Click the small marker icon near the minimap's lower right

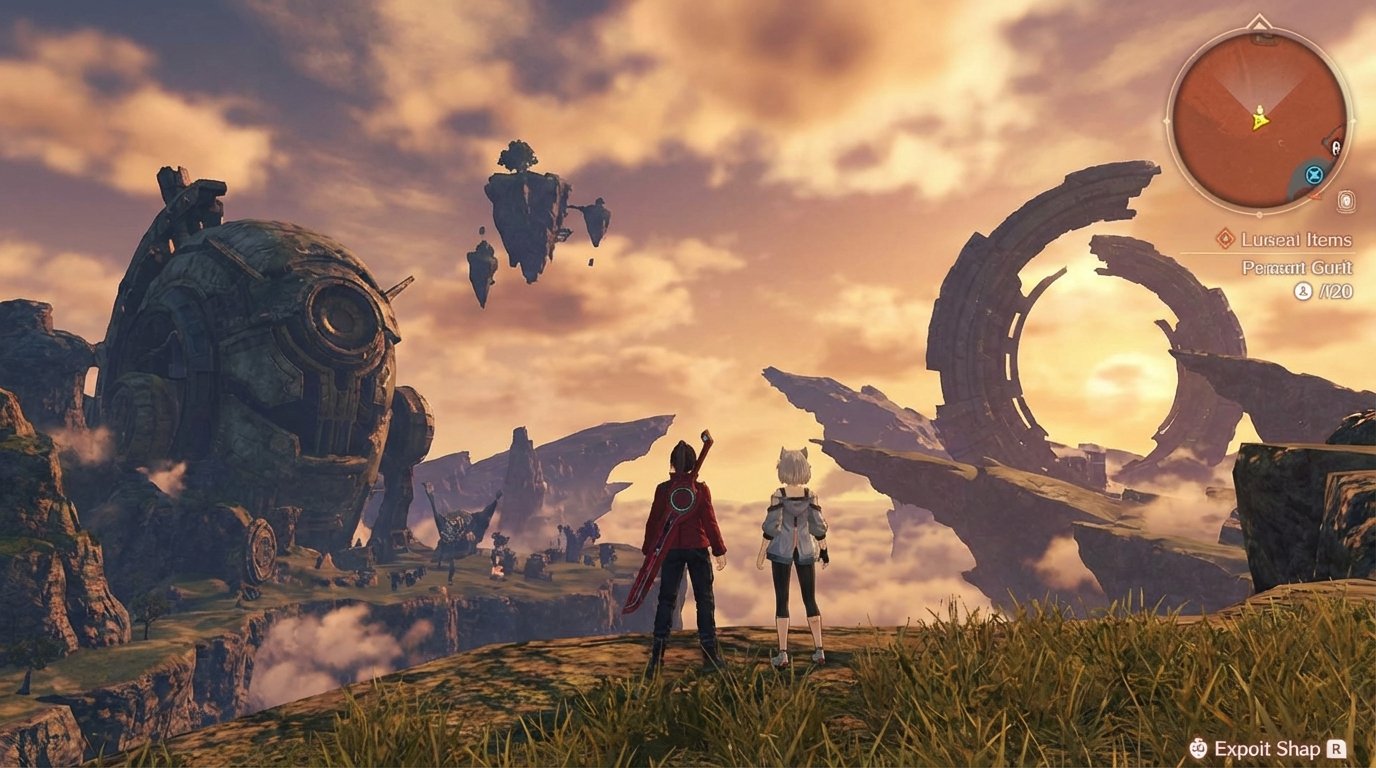coord(1314,195)
